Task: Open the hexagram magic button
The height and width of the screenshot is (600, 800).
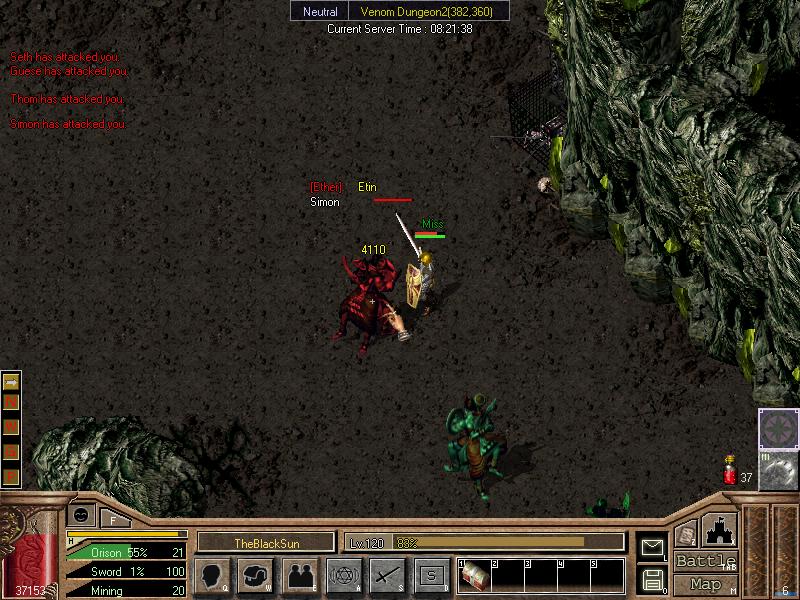Action: (343, 576)
